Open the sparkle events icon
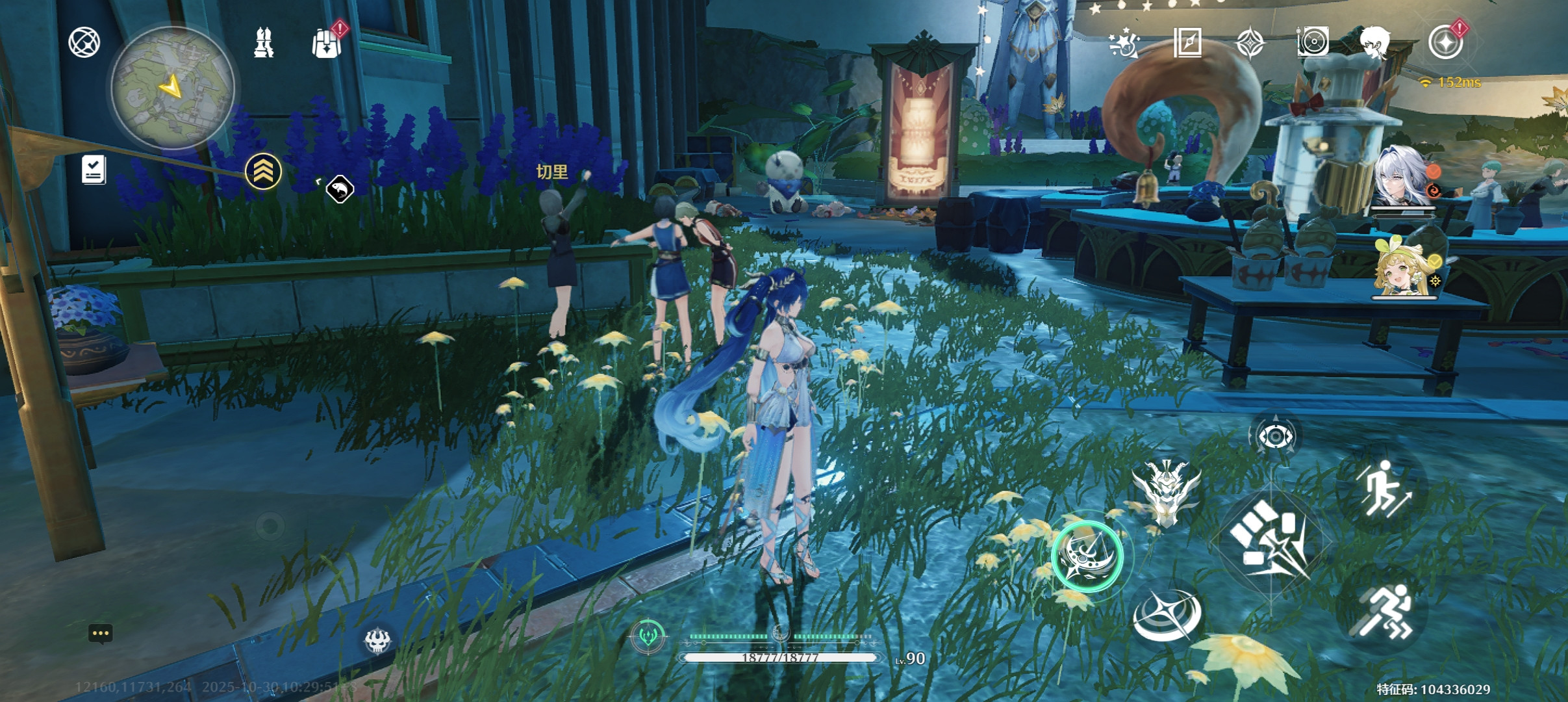This screenshot has height=702, width=1568. pyautogui.click(x=1124, y=44)
